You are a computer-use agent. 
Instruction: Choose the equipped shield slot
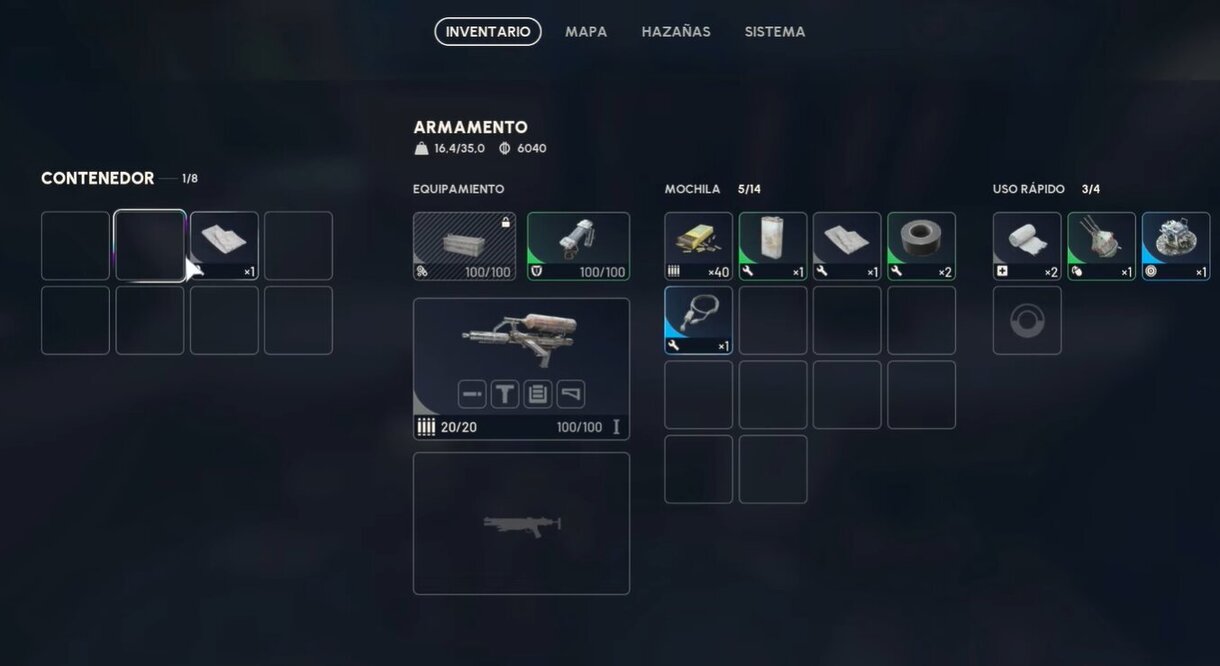(578, 246)
